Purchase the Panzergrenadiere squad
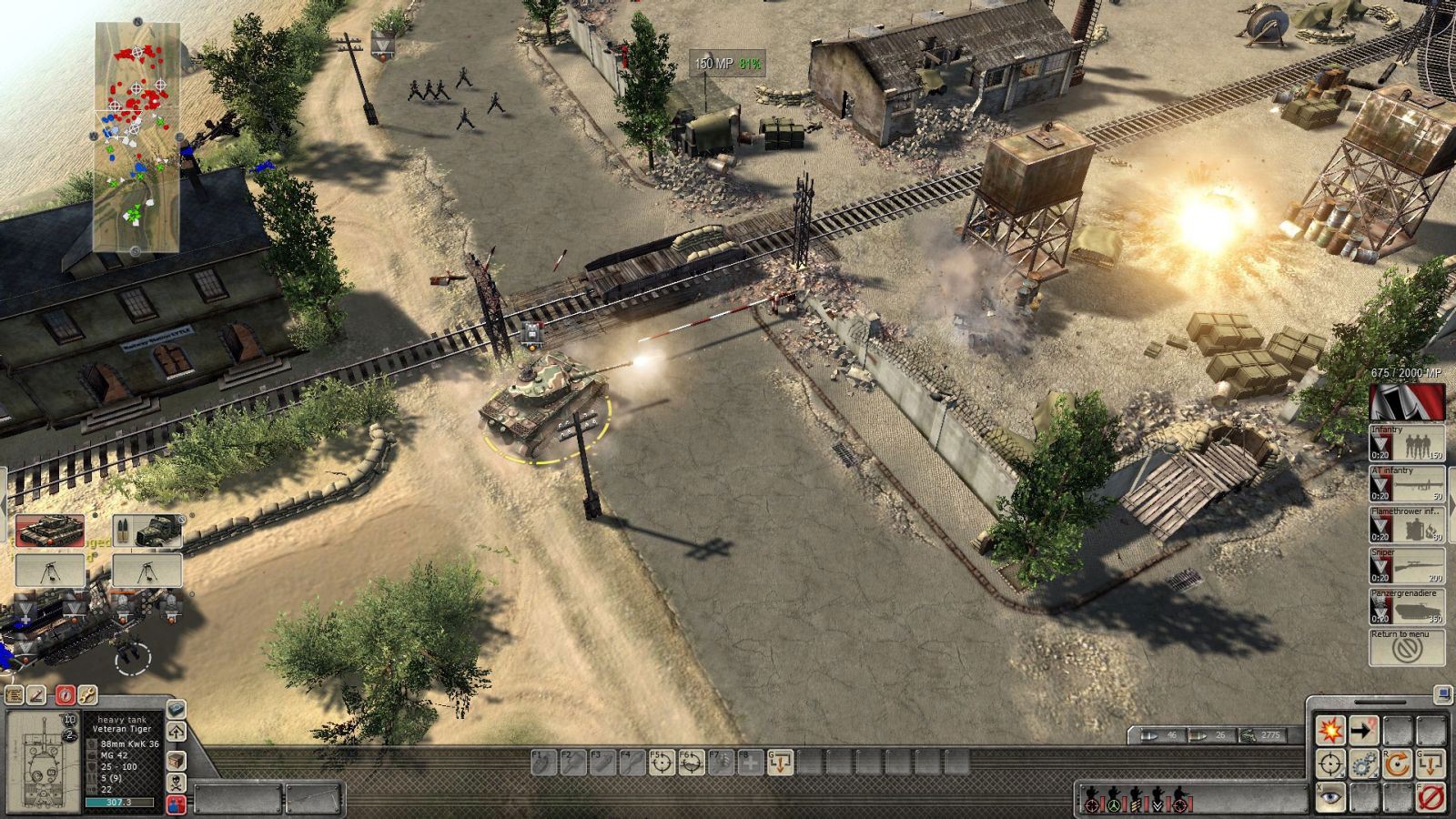The height and width of the screenshot is (819, 1456). [x=1407, y=607]
